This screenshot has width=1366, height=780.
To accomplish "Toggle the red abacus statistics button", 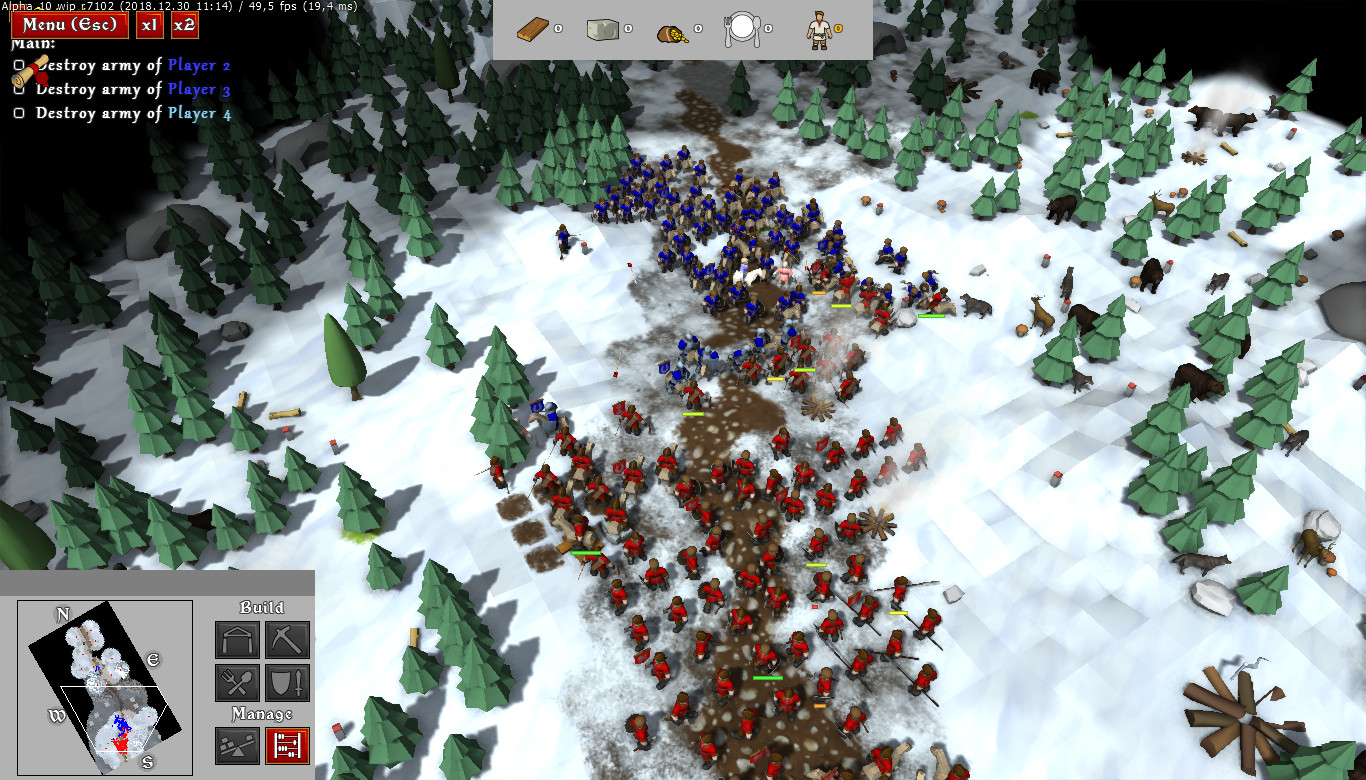I will tap(287, 746).
